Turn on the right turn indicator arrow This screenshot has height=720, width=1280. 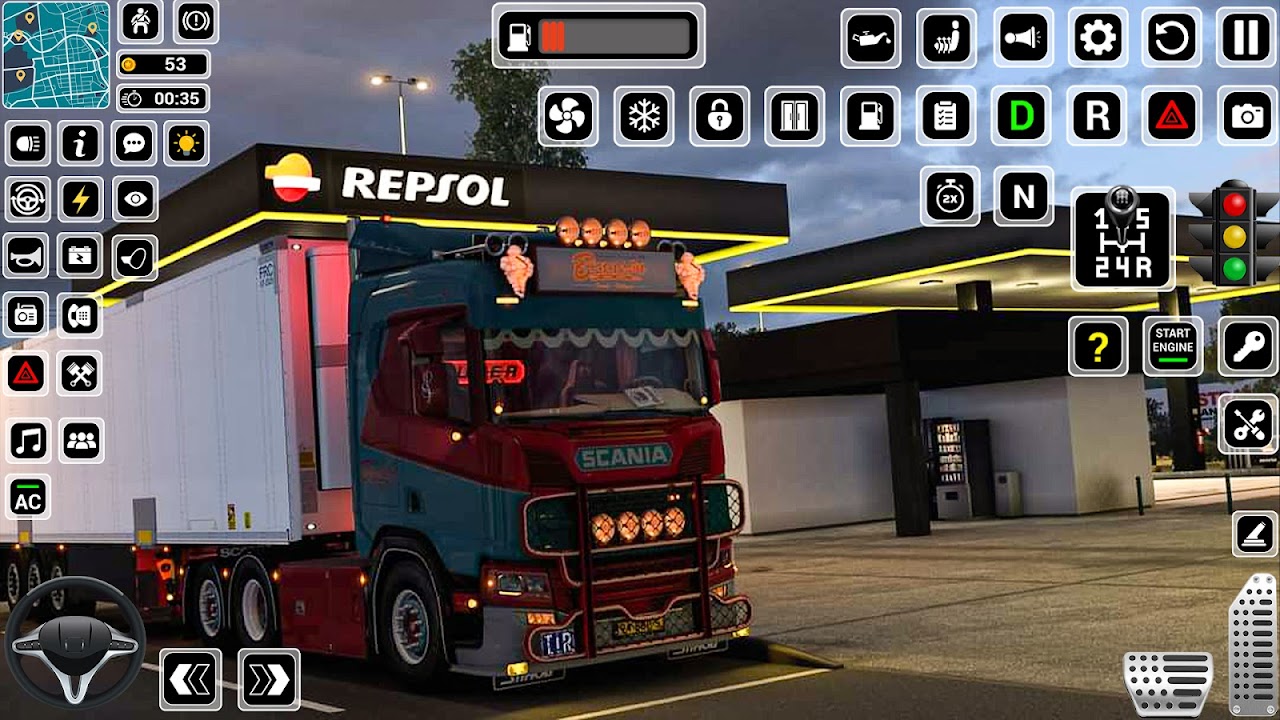(x=269, y=680)
